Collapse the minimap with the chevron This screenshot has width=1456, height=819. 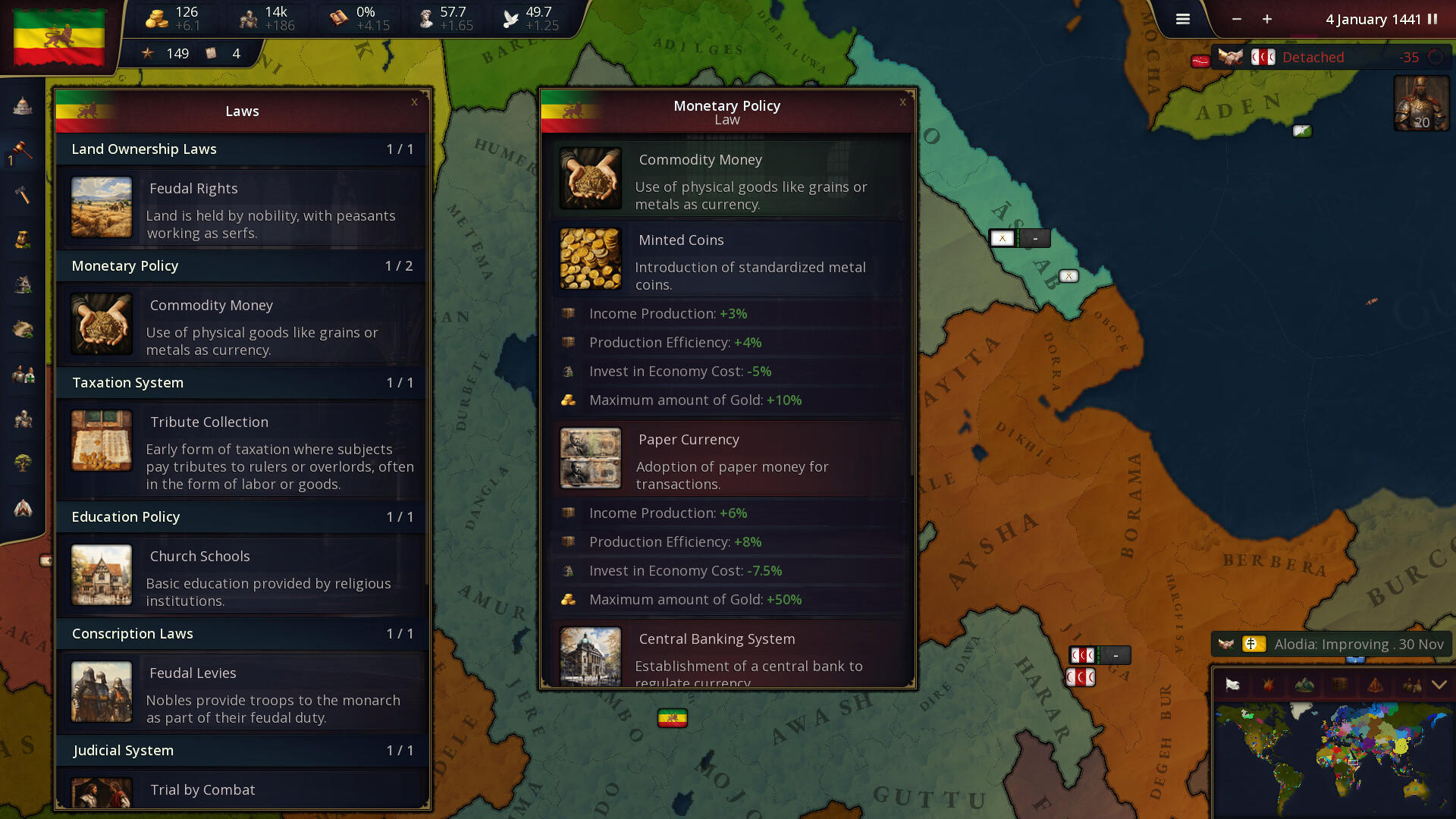pos(1439,685)
